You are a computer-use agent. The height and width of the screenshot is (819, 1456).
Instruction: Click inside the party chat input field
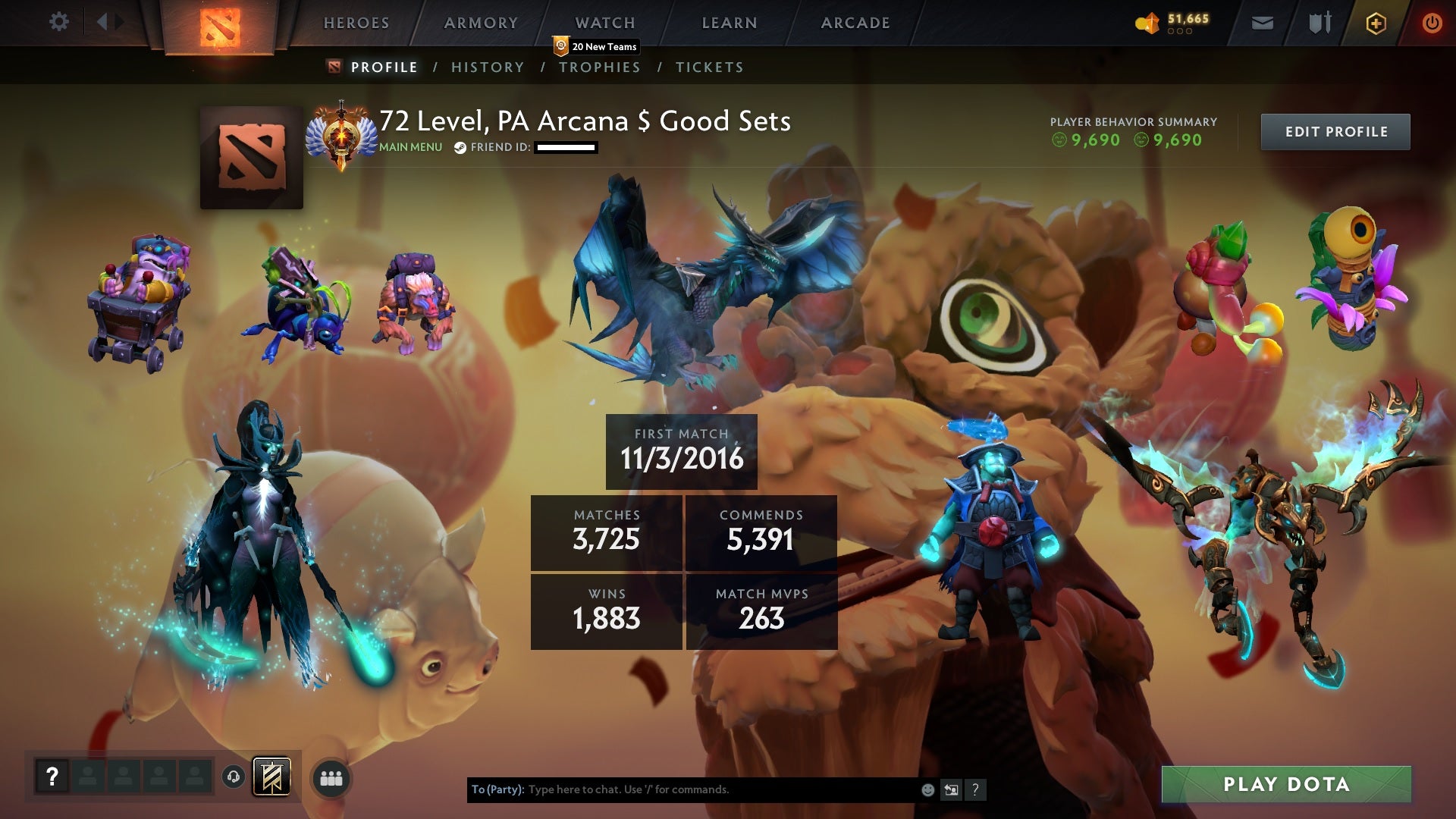tap(682, 789)
